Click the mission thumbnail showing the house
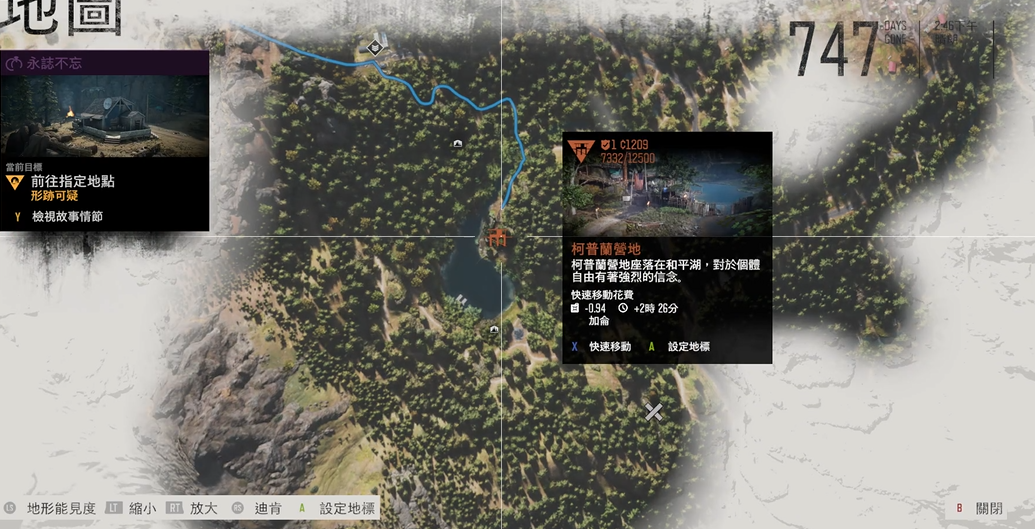The height and width of the screenshot is (529, 1035). 104,114
